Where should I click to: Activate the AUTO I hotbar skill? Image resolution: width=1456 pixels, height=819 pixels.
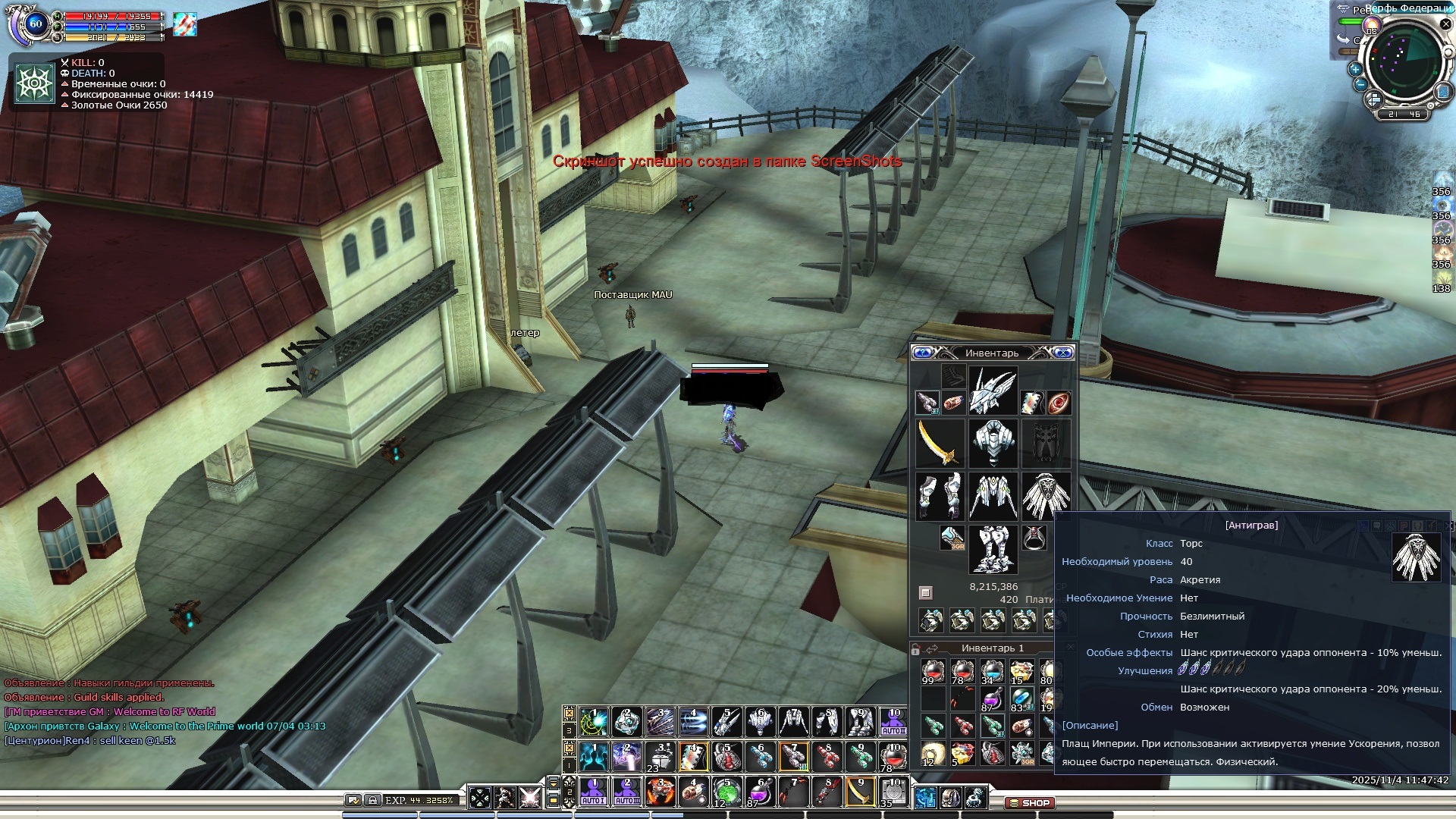pyautogui.click(x=593, y=792)
